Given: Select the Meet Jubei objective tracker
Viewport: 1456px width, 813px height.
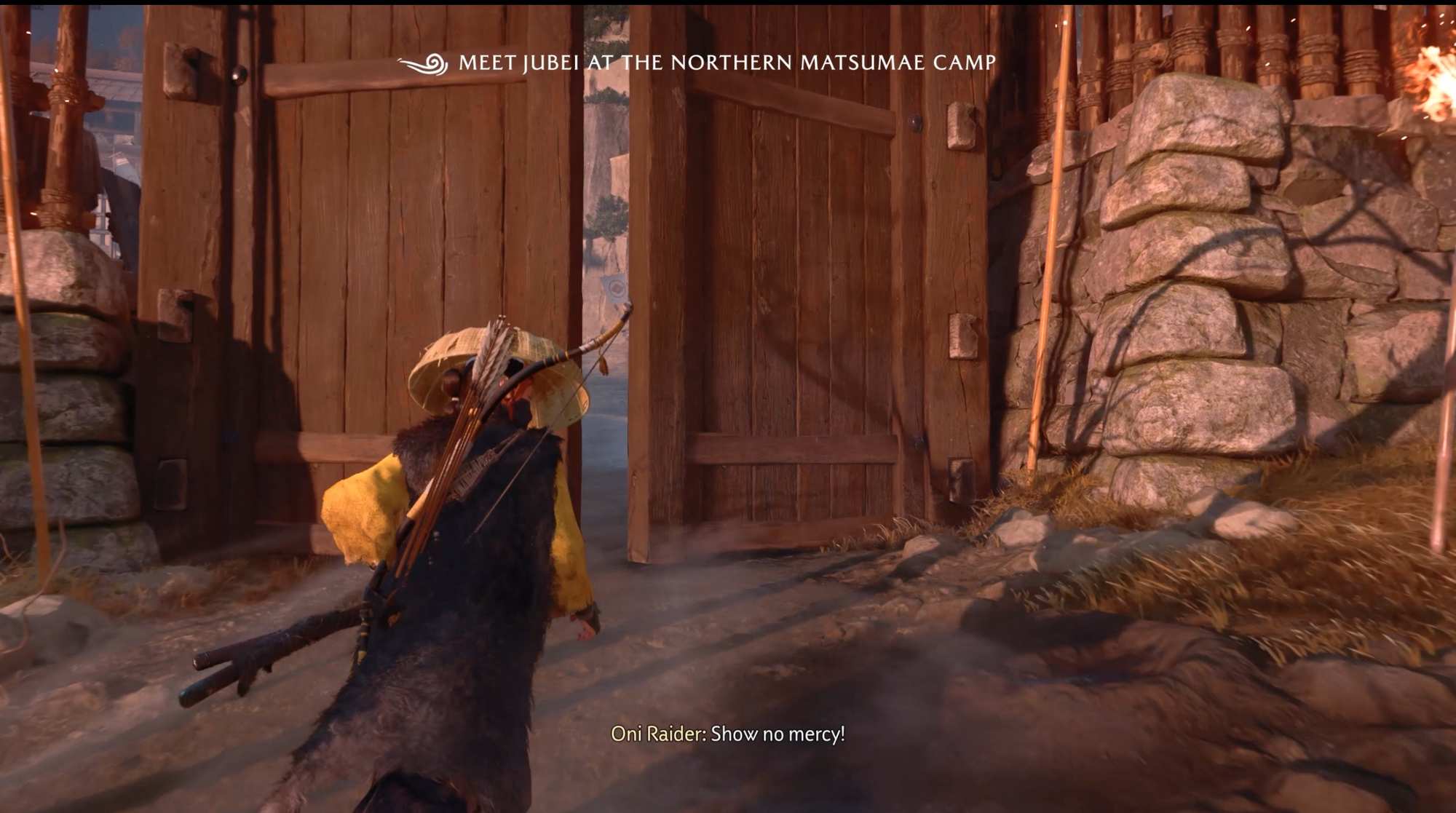Looking at the screenshot, I should tap(727, 63).
